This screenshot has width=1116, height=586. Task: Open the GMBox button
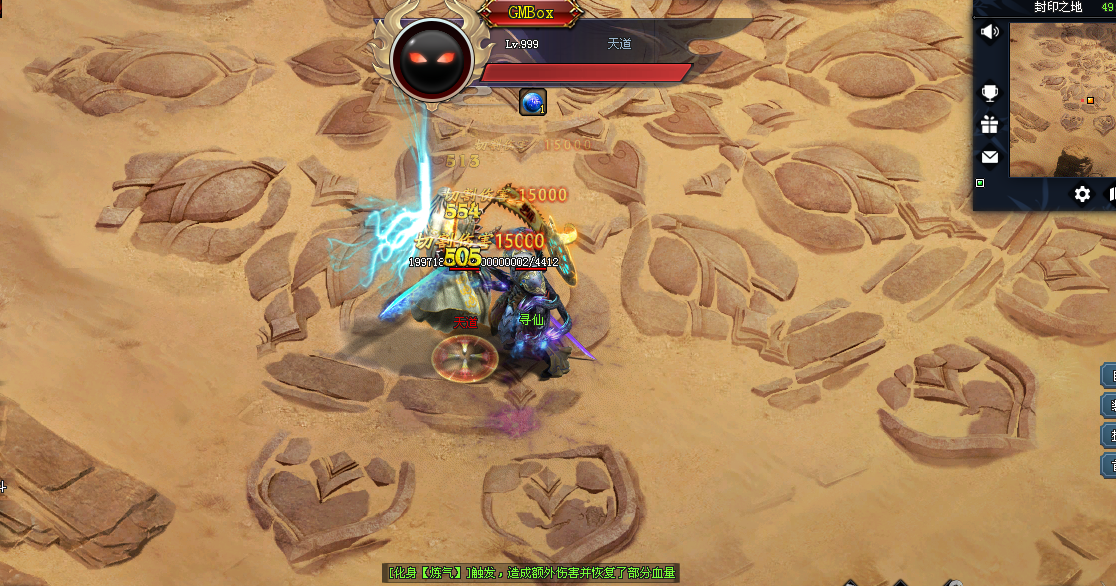530,14
